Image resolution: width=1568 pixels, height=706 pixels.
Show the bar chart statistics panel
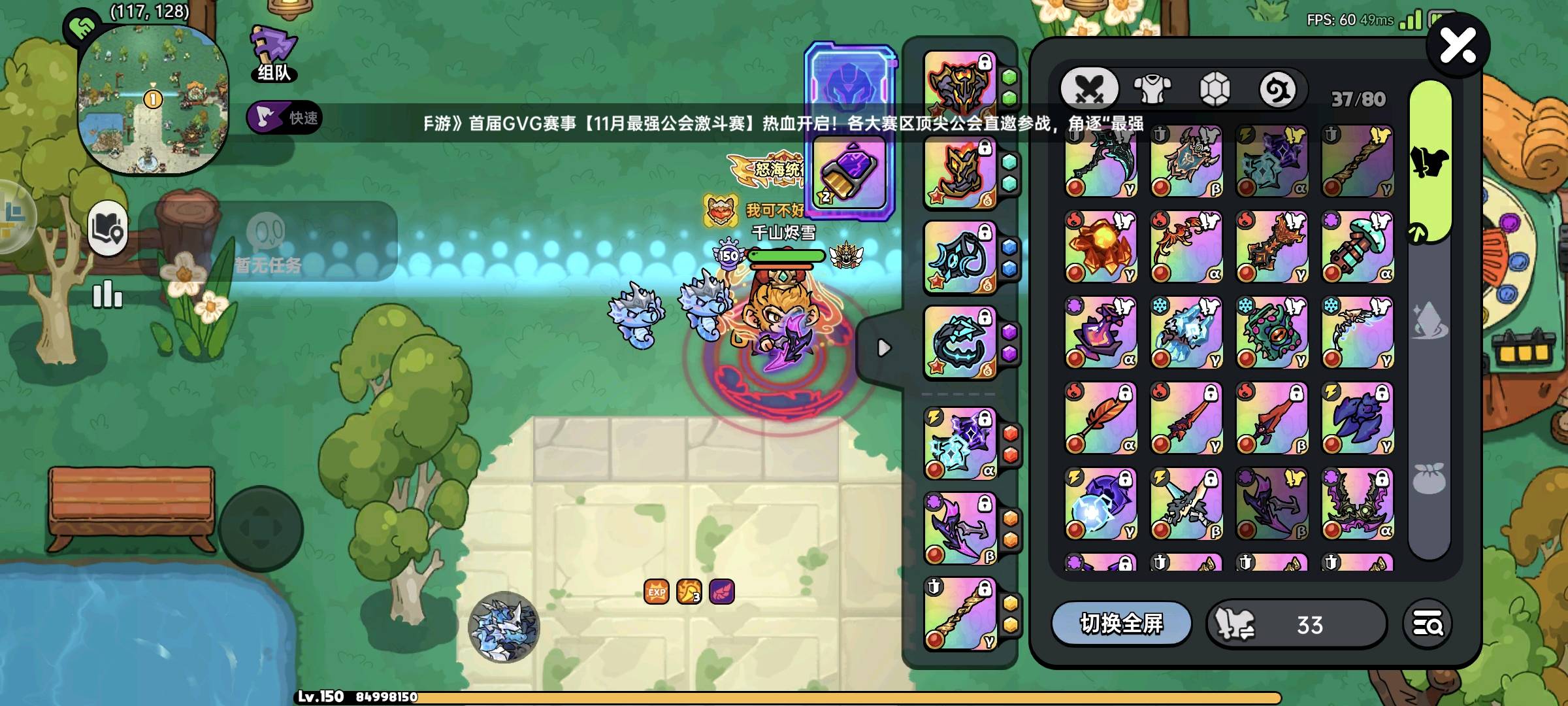pyautogui.click(x=107, y=295)
